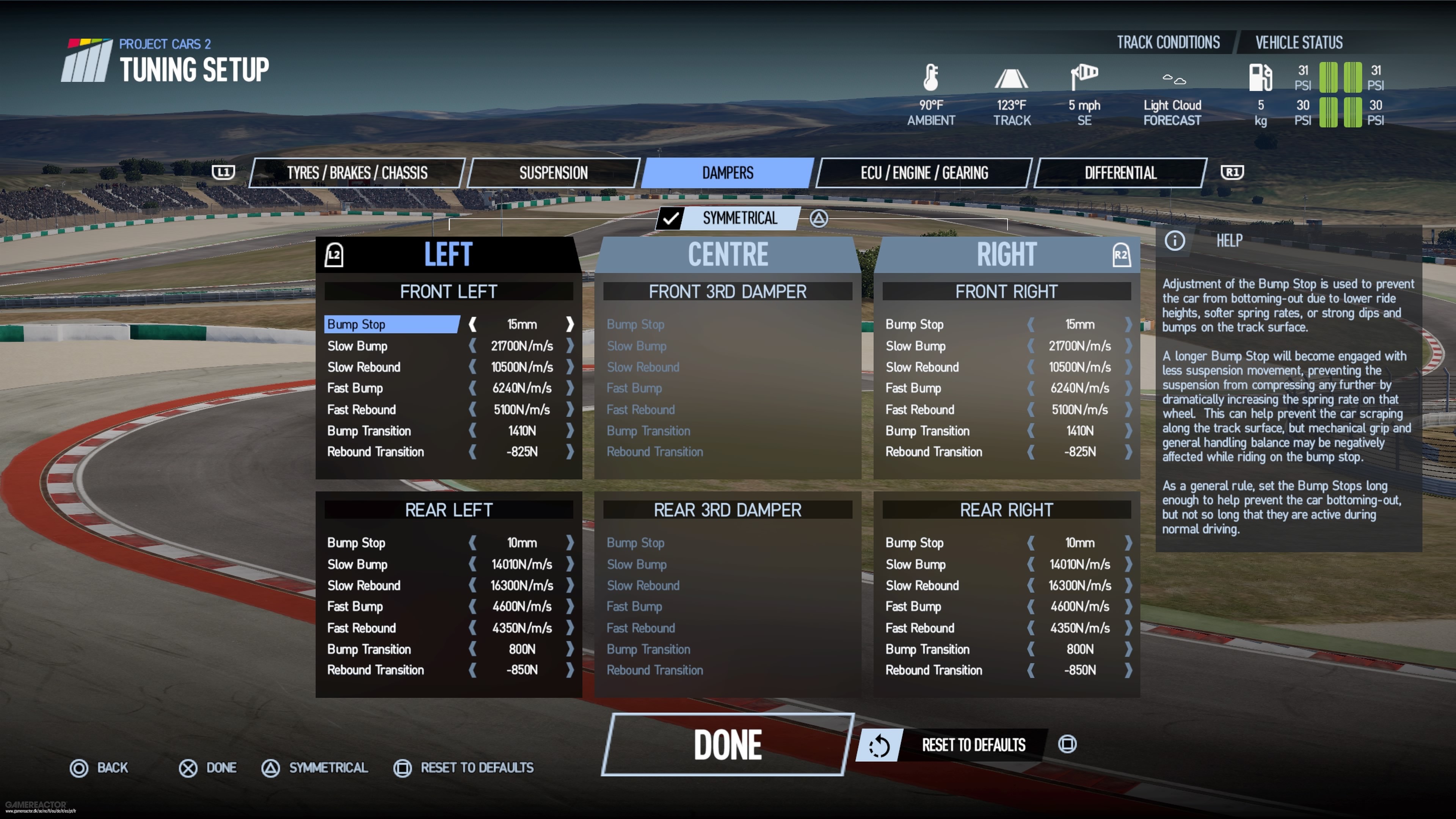Increase Front Left Bump Stop value
The width and height of the screenshot is (1456, 819).
[x=570, y=325]
